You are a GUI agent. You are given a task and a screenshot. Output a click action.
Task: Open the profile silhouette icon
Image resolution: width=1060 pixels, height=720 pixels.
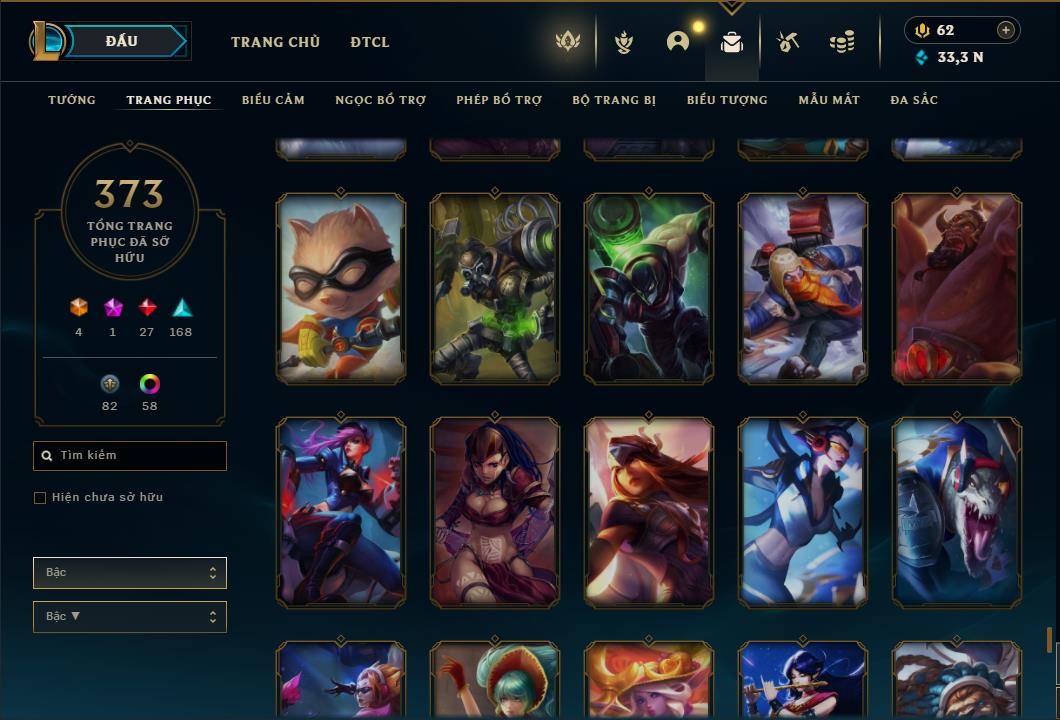pyautogui.click(x=678, y=42)
